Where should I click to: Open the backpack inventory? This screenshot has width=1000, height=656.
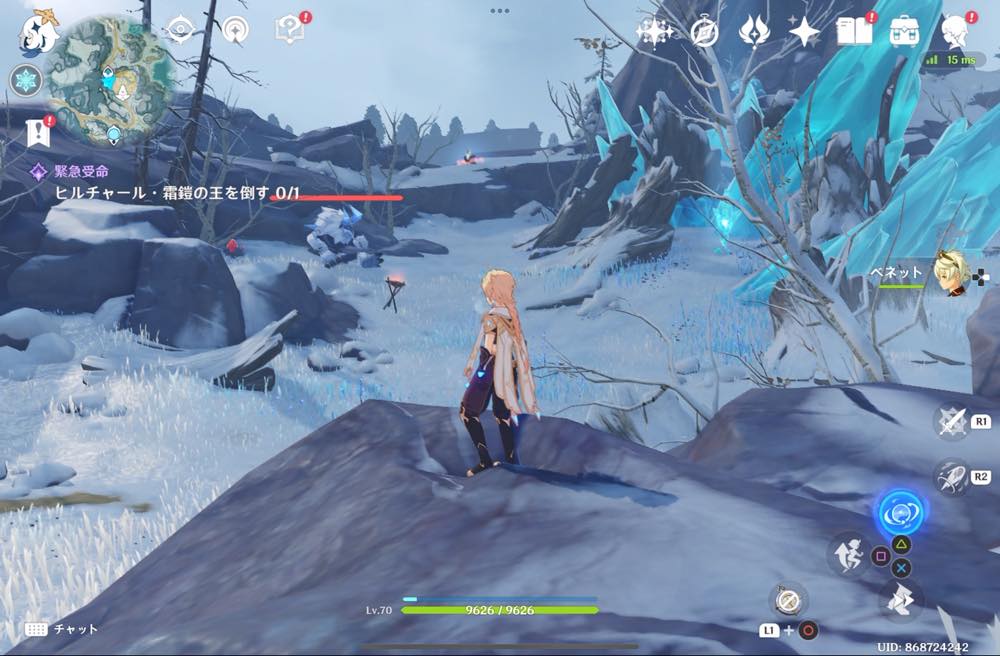[x=905, y=31]
